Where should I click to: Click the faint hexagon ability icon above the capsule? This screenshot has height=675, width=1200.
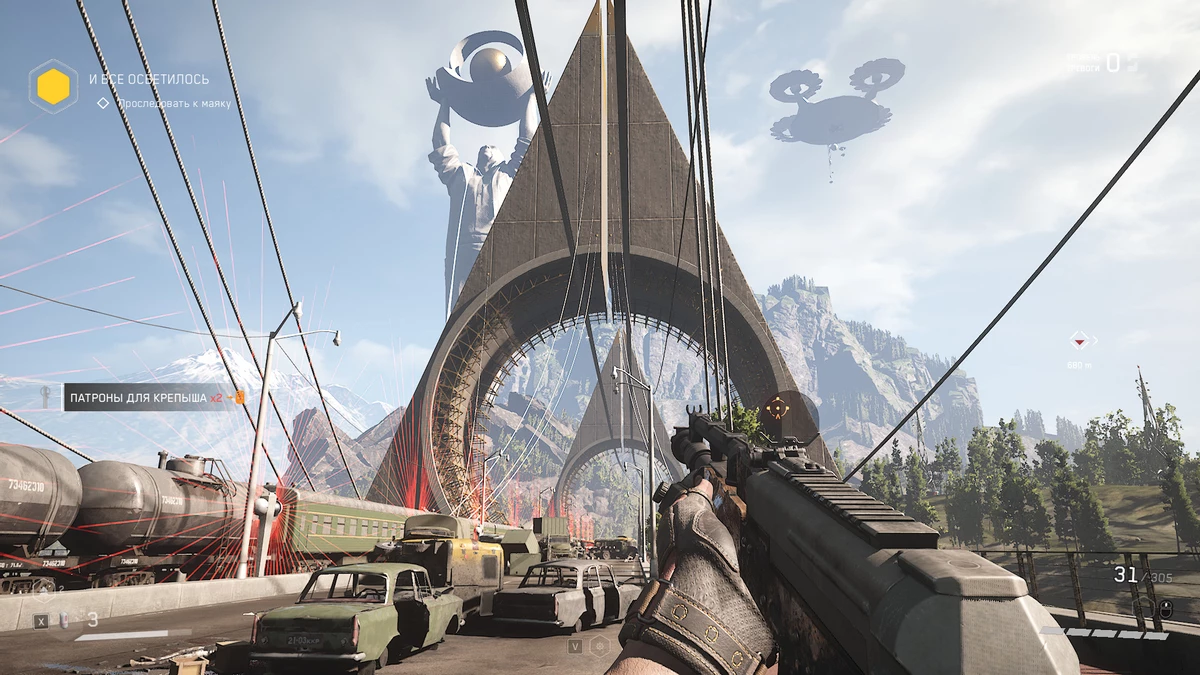pos(44,590)
